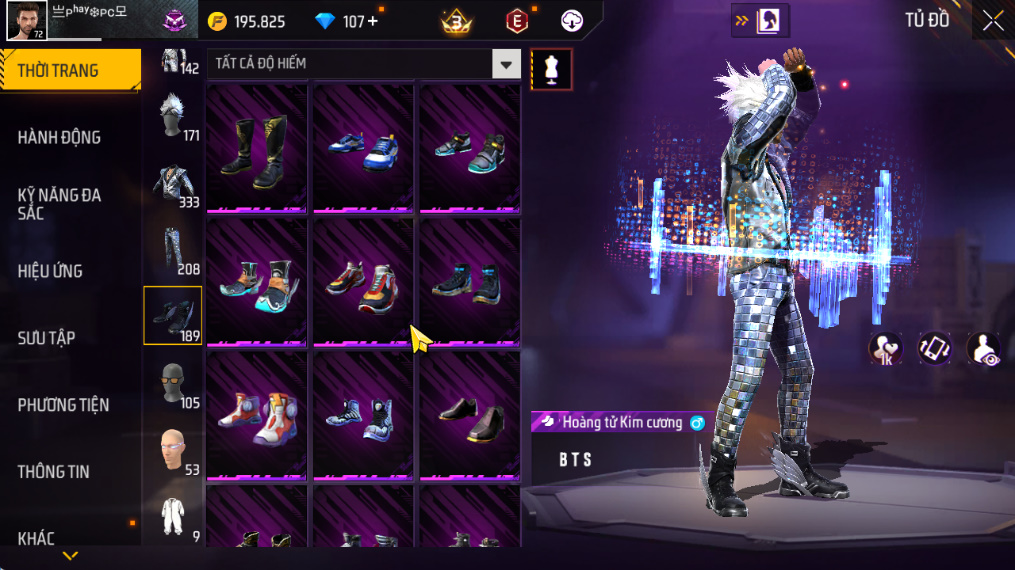Screen dimensions: 1015x570
Task: Toggle the character view eye icon
Action: point(983,348)
